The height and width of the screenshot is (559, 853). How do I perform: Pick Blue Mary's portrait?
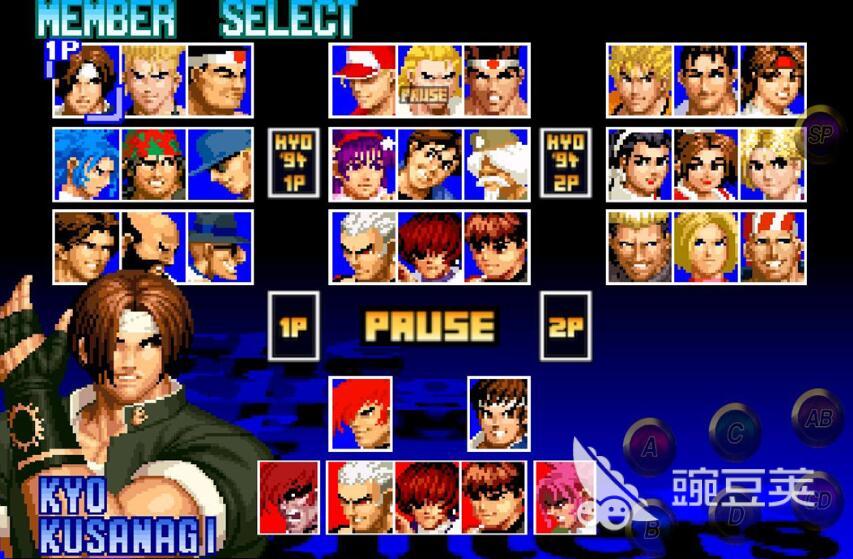(707, 246)
